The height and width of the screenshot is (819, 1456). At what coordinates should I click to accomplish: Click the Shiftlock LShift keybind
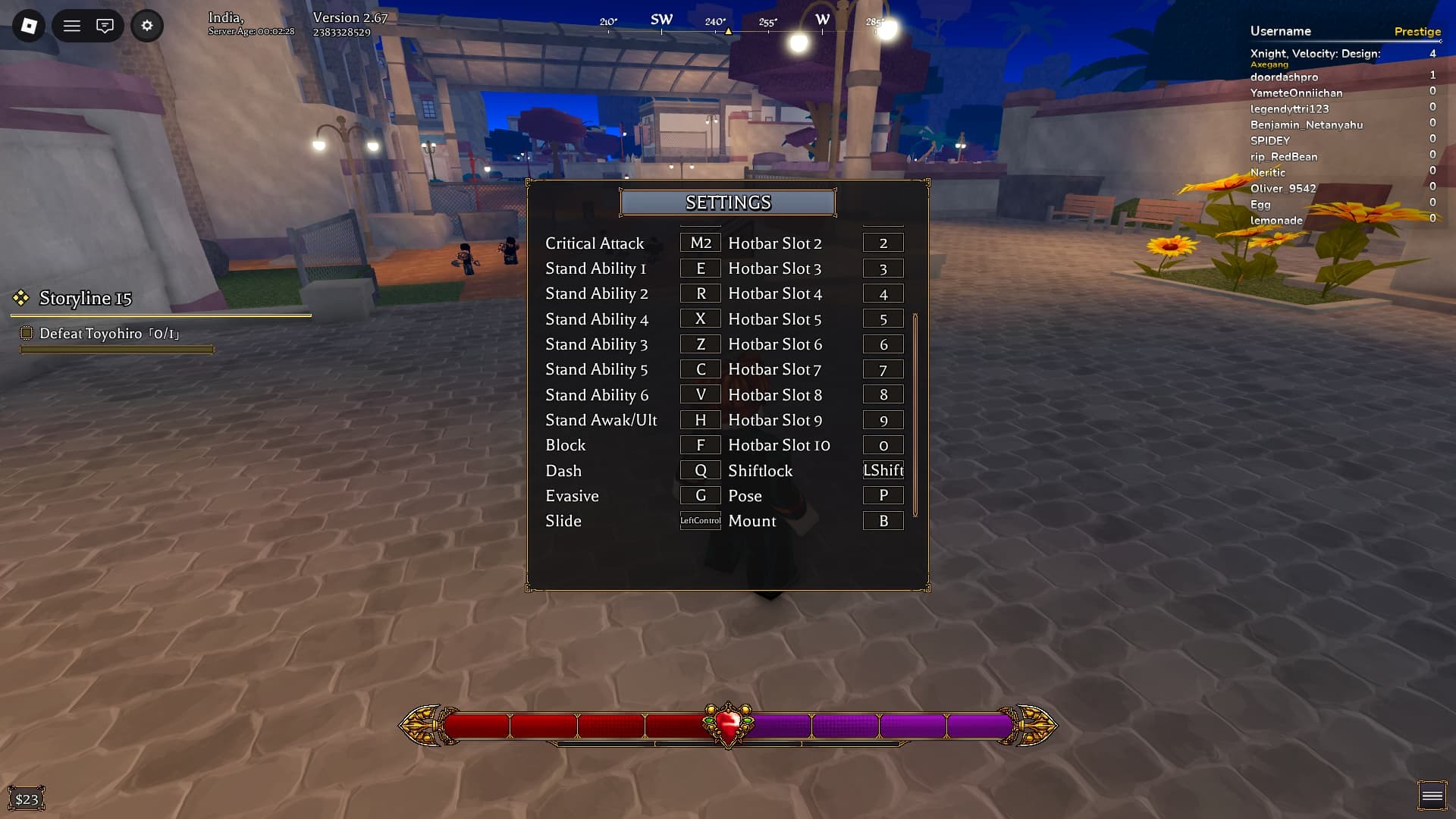(x=883, y=470)
